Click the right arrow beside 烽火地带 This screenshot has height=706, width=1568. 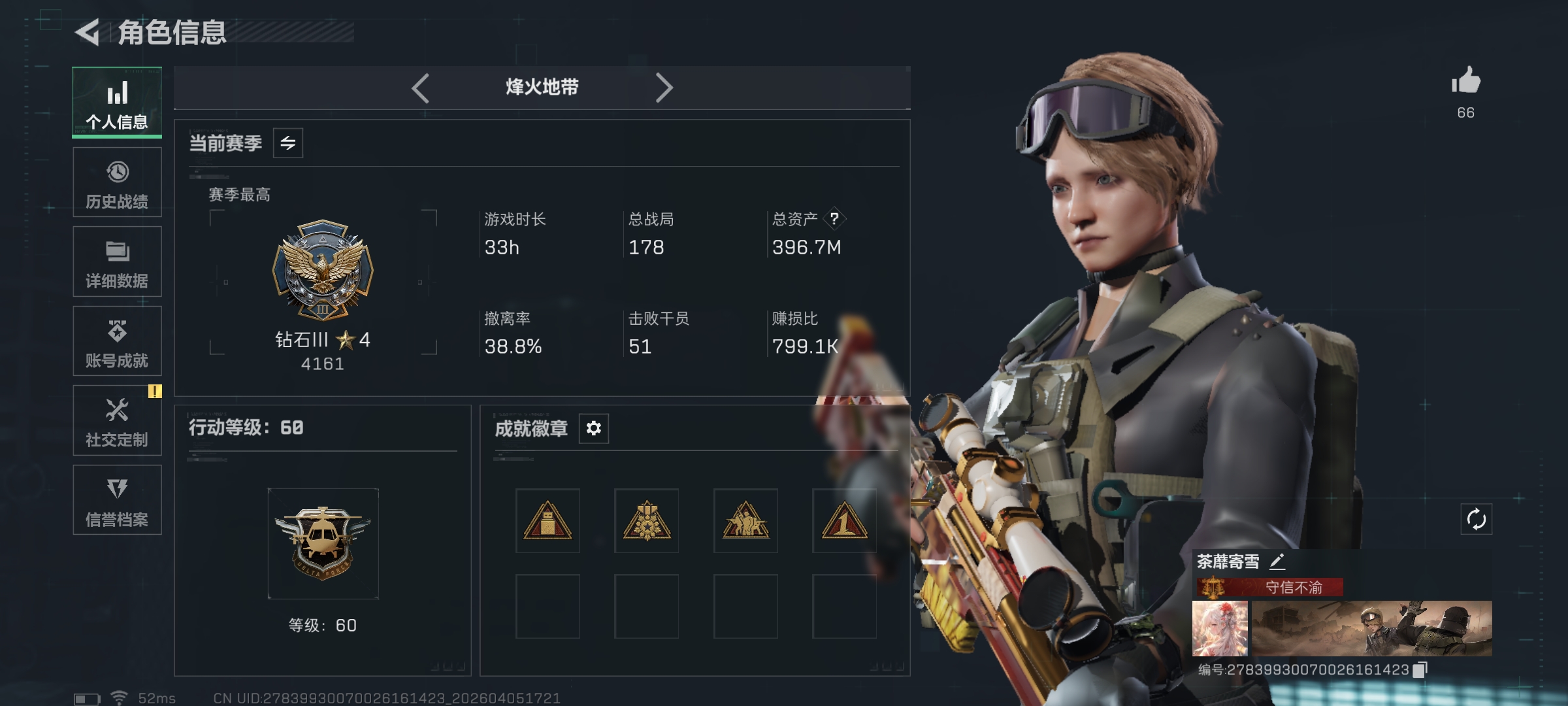[664, 88]
